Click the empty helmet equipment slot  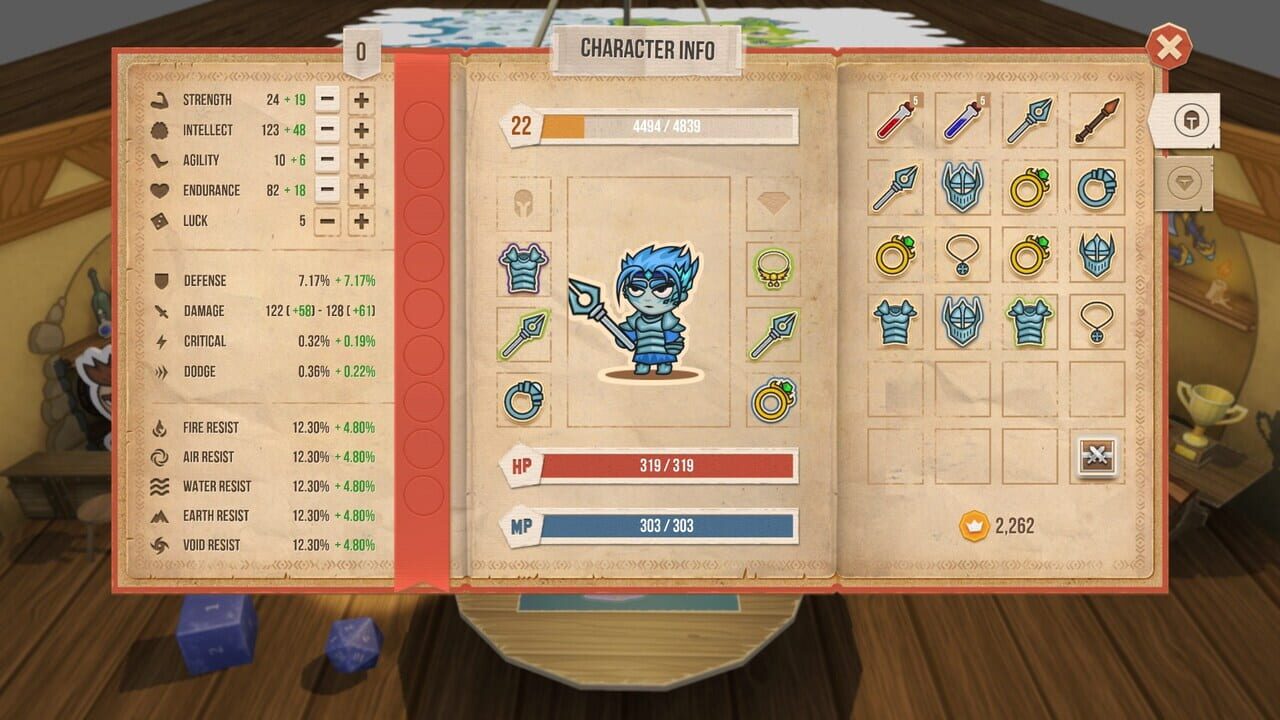point(524,202)
